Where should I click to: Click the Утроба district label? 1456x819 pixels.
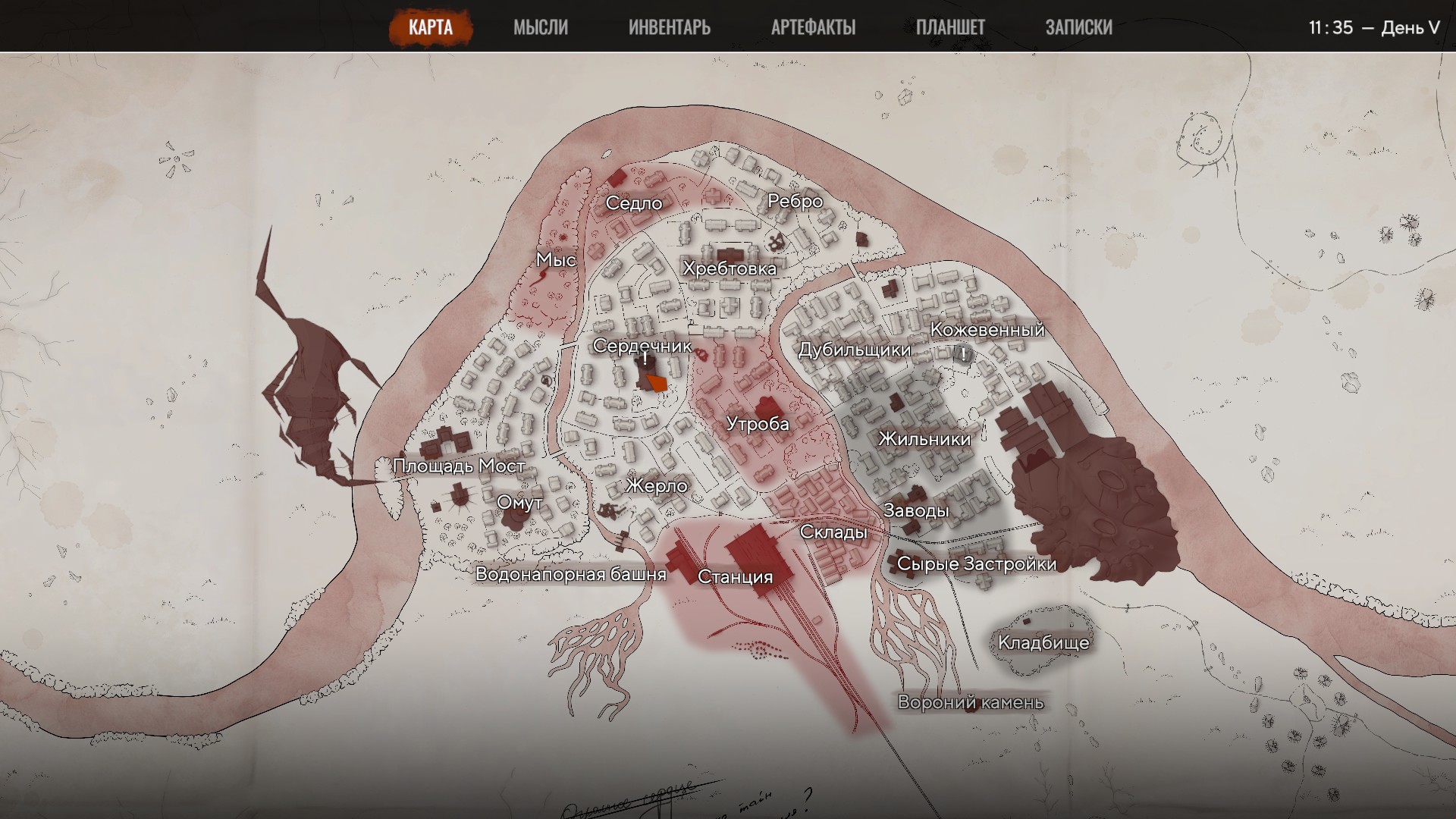coord(757,425)
